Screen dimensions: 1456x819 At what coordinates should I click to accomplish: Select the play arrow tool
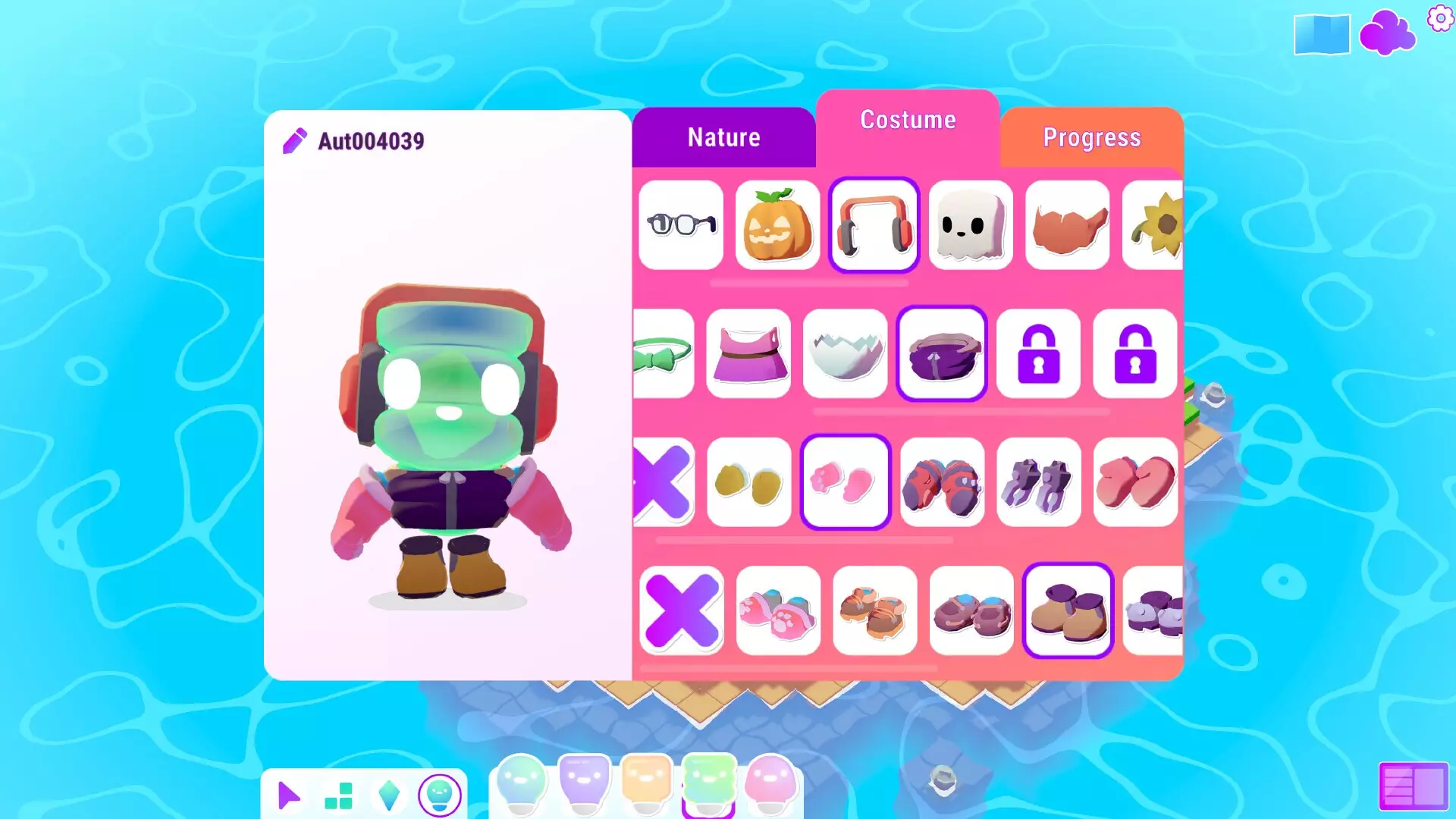(x=289, y=795)
